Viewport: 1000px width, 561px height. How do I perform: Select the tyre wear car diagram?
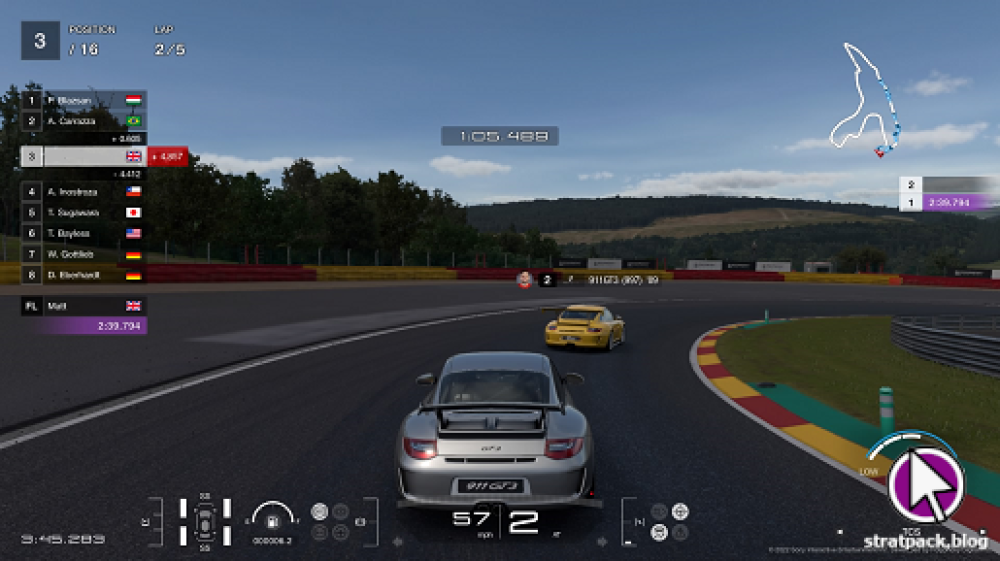point(205,522)
